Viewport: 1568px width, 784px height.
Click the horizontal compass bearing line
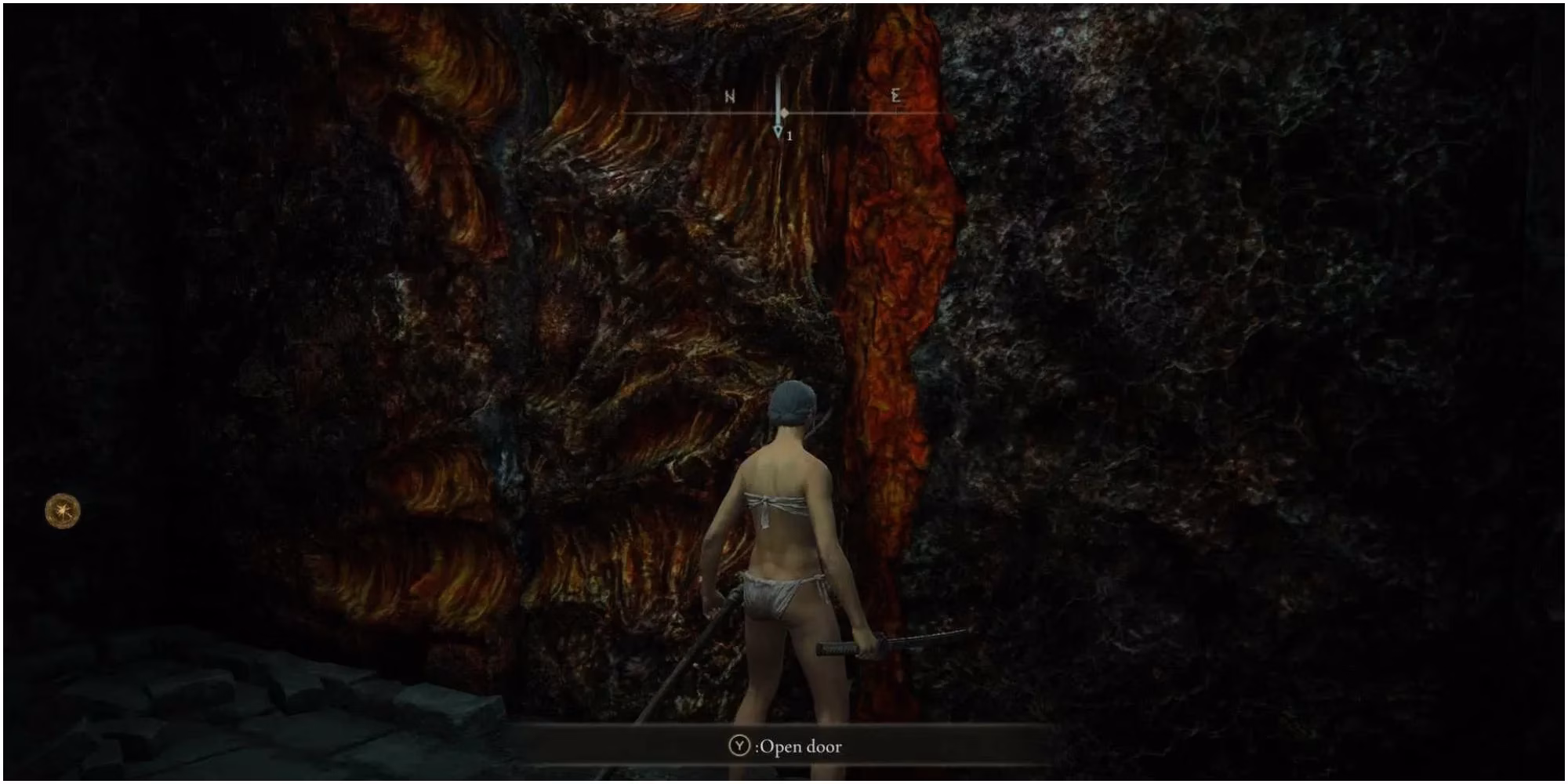(682, 114)
